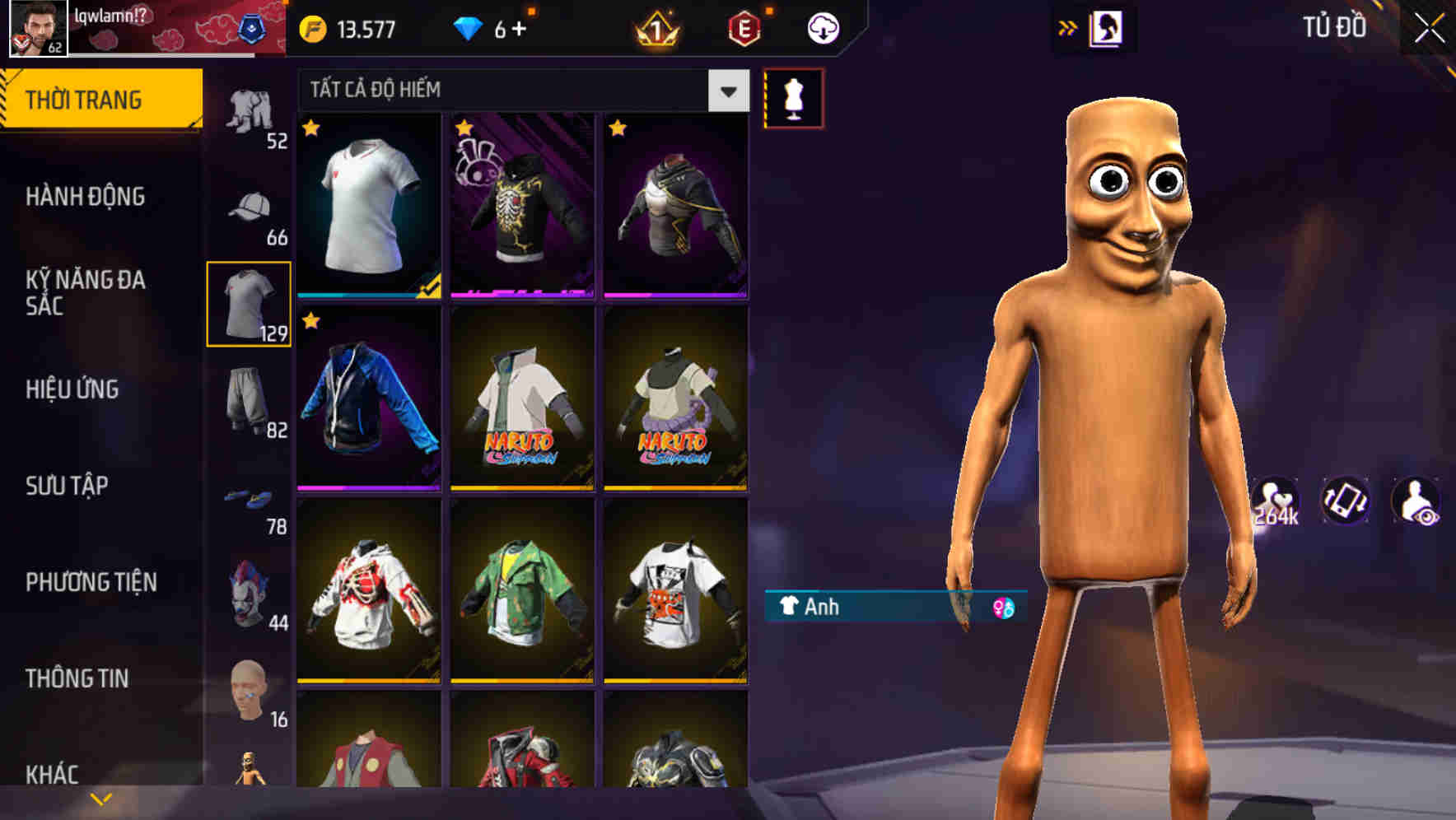The image size is (1456, 820).
Task: Toggle the favorite star on the white T-shirt
Action: click(311, 128)
